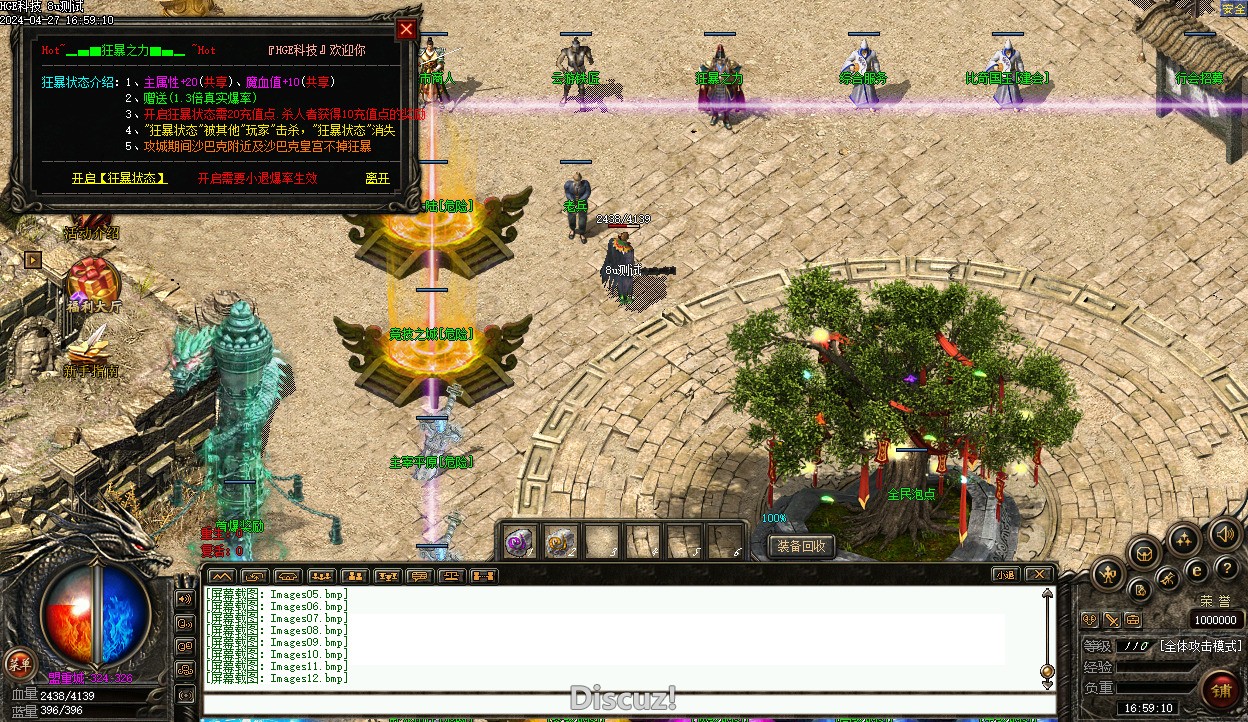Toggle the small arrow expander beside the side icons
Viewport: 1248px width, 722px height.
[33, 260]
